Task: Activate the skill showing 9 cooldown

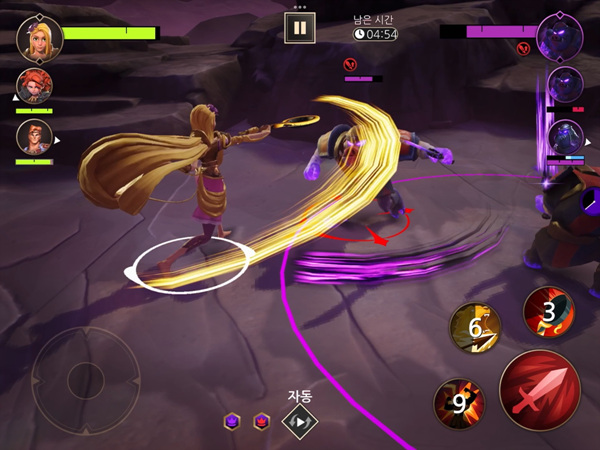Action: pyautogui.click(x=458, y=404)
